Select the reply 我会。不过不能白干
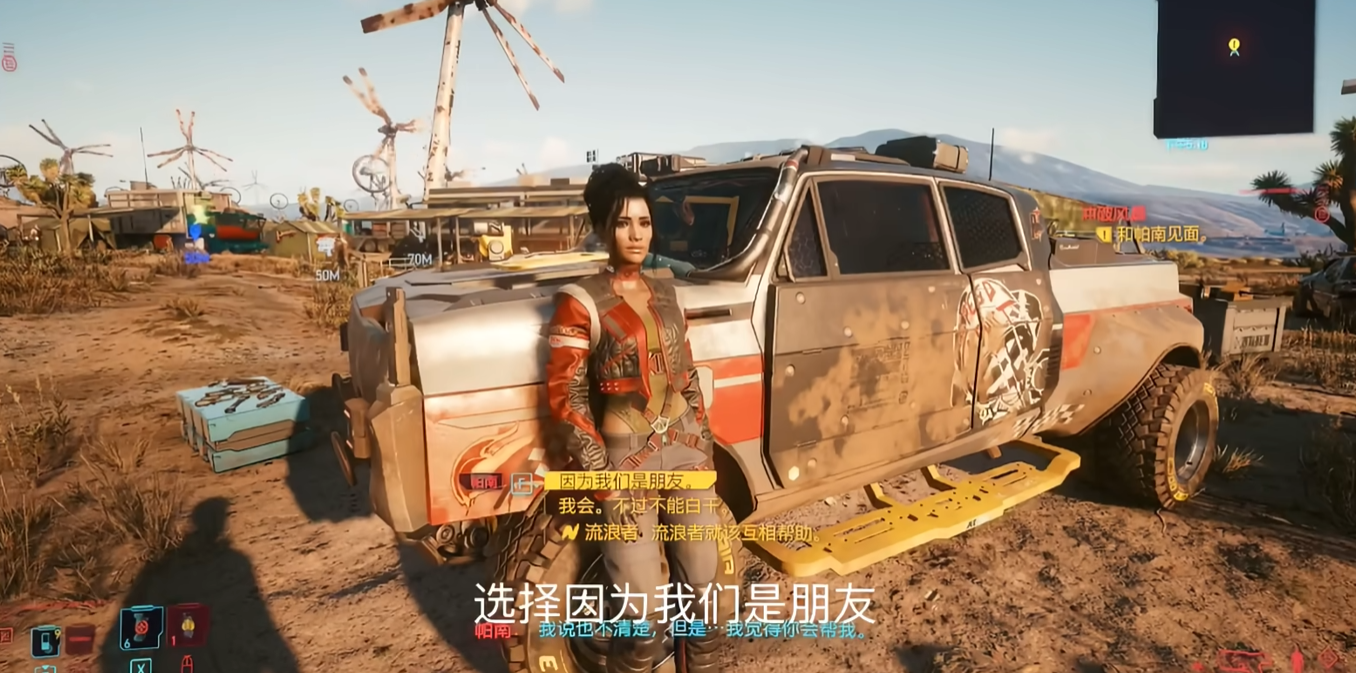The width and height of the screenshot is (1356, 673). click(636, 506)
